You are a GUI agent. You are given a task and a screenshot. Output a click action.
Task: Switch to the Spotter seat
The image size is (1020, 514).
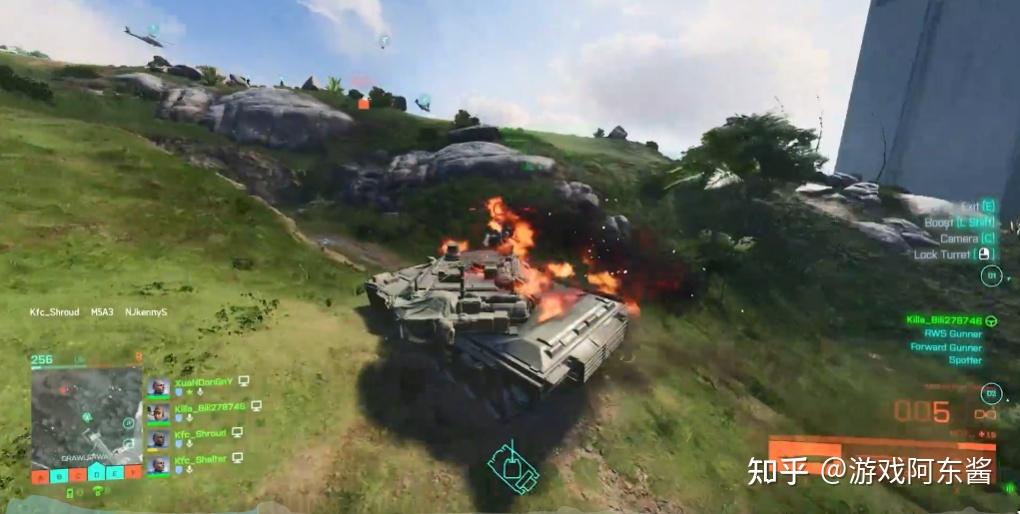pyautogui.click(x=965, y=360)
